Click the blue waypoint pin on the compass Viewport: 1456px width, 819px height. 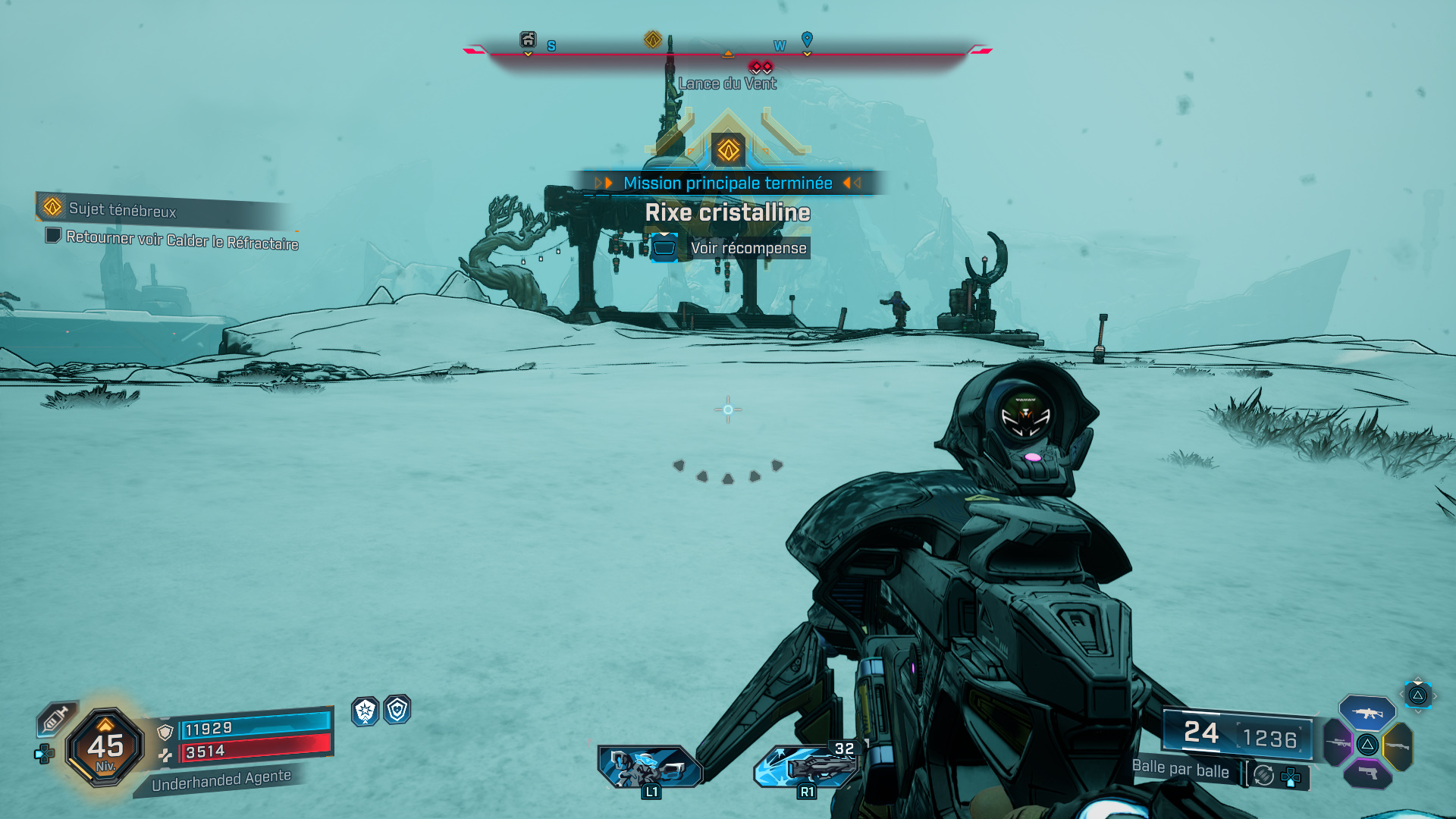pos(807,39)
